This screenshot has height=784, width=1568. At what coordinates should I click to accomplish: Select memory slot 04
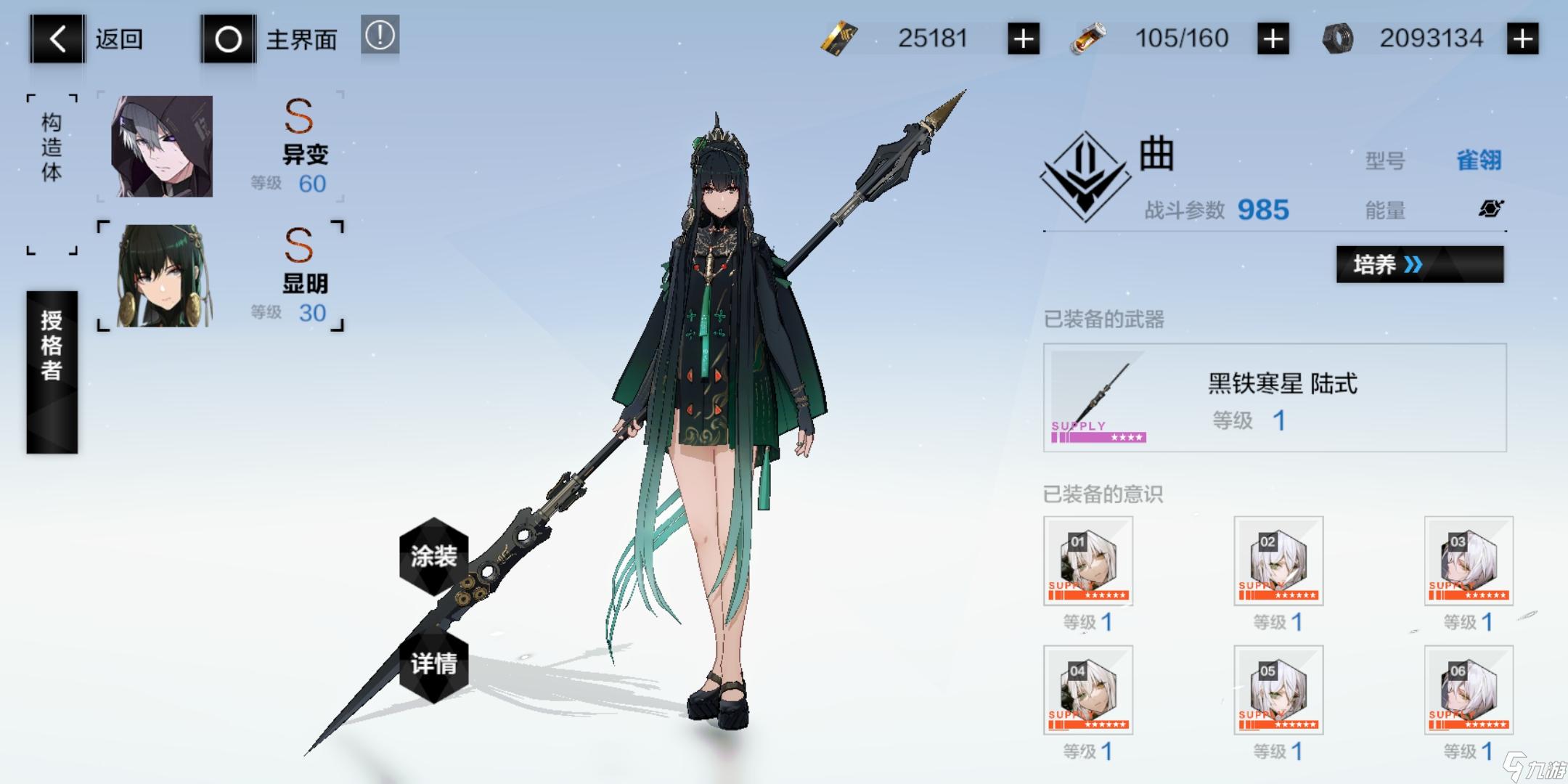tap(1087, 690)
